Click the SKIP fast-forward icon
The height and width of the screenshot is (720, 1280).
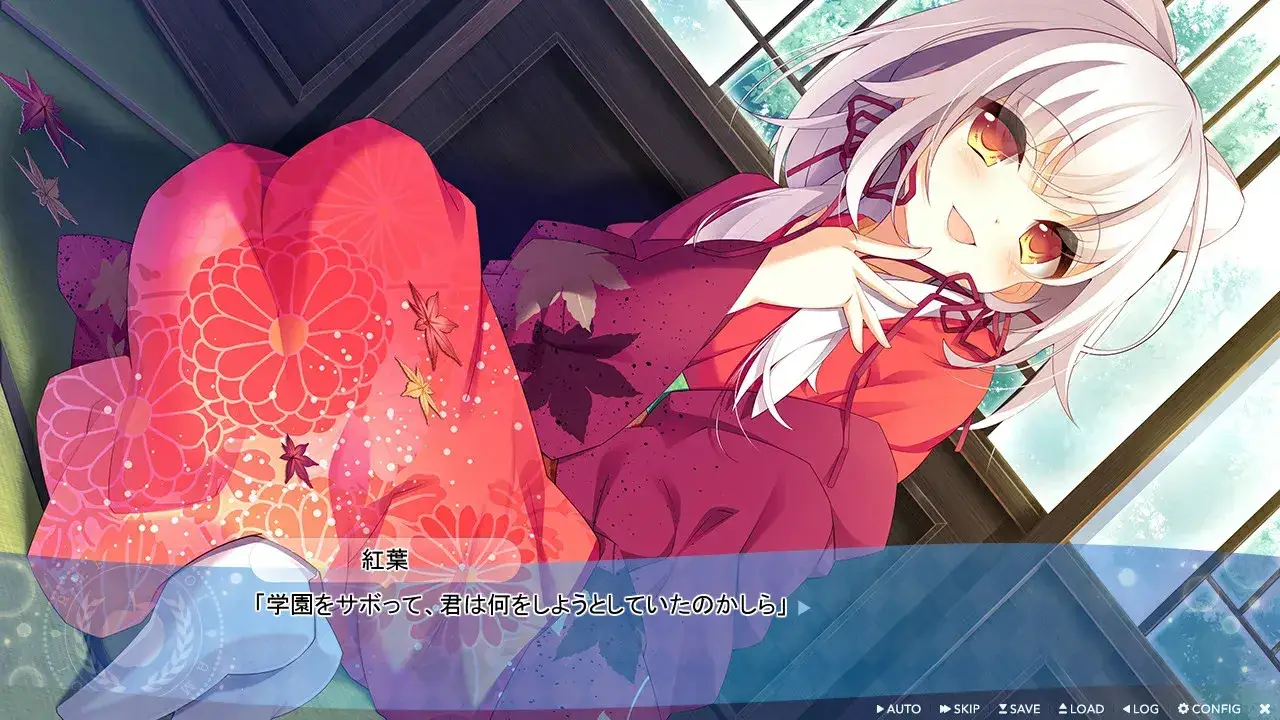[x=944, y=709]
